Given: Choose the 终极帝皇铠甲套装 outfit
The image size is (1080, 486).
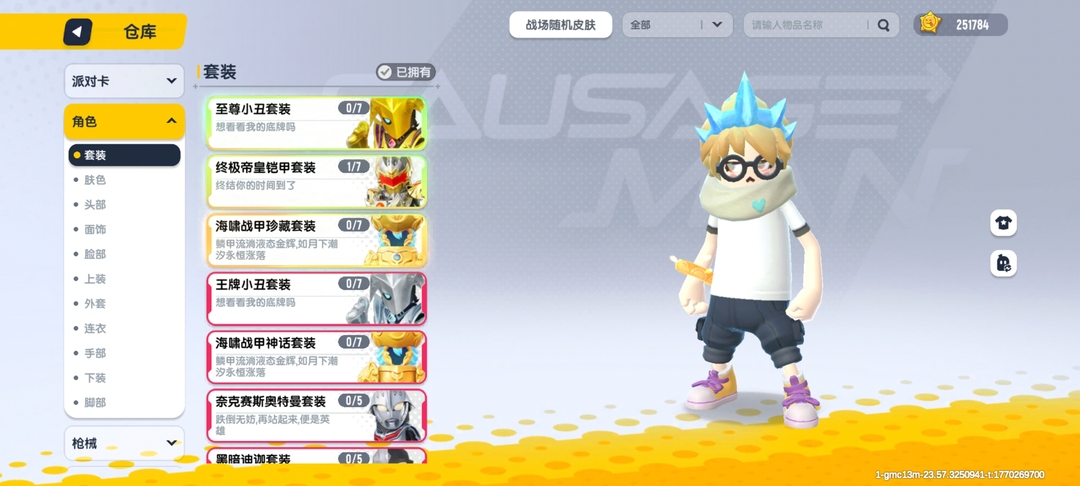Looking at the screenshot, I should click(316, 181).
